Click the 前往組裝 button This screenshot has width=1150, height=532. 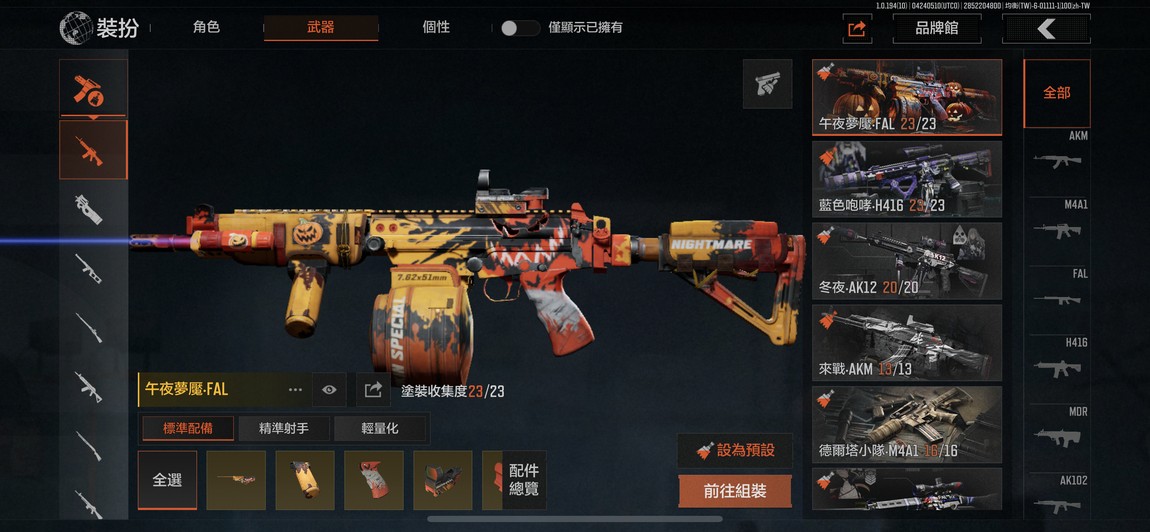tap(735, 491)
